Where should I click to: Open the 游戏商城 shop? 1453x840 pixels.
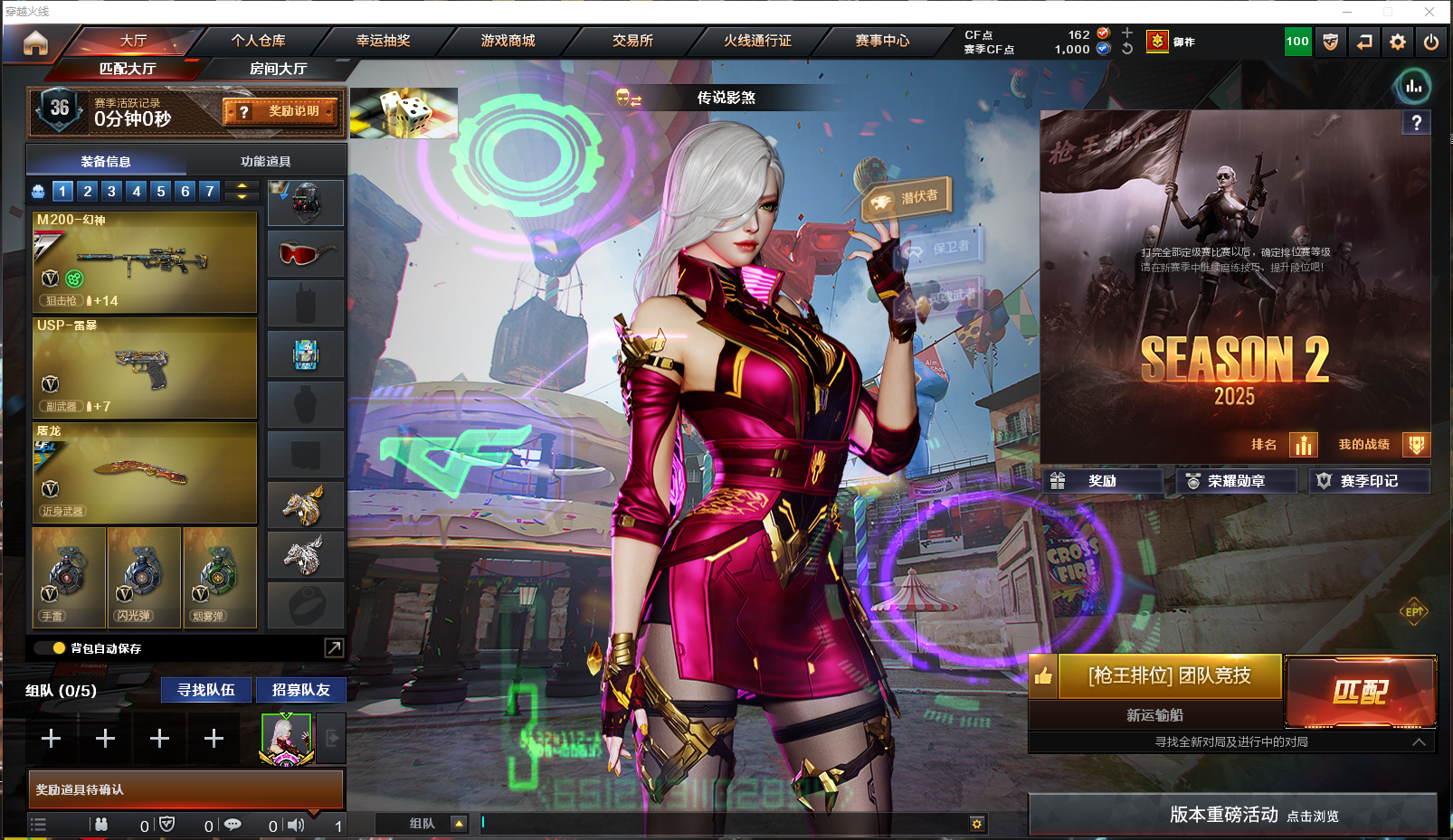click(x=508, y=41)
